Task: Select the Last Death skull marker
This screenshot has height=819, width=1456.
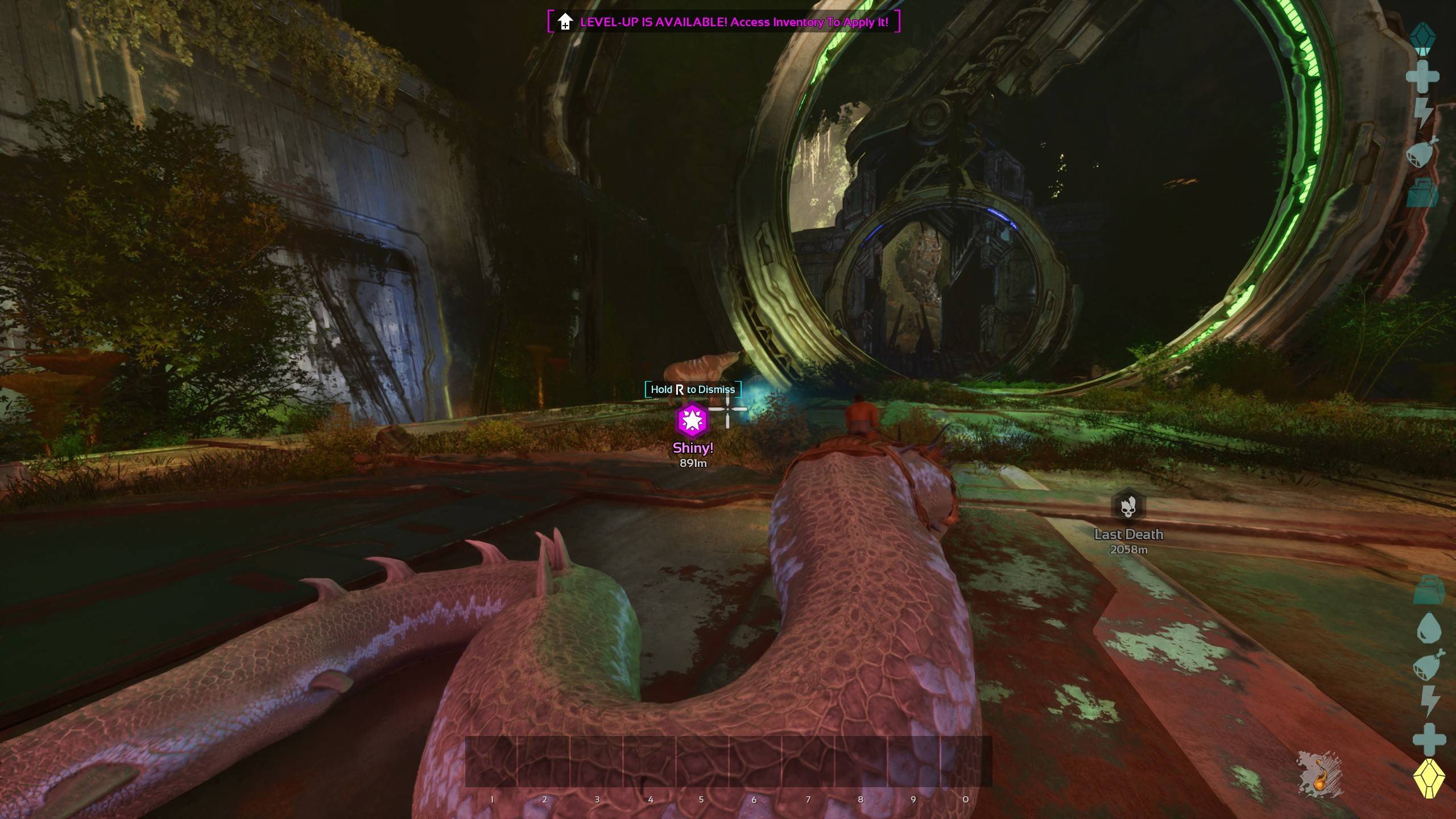Action: pyautogui.click(x=1128, y=506)
